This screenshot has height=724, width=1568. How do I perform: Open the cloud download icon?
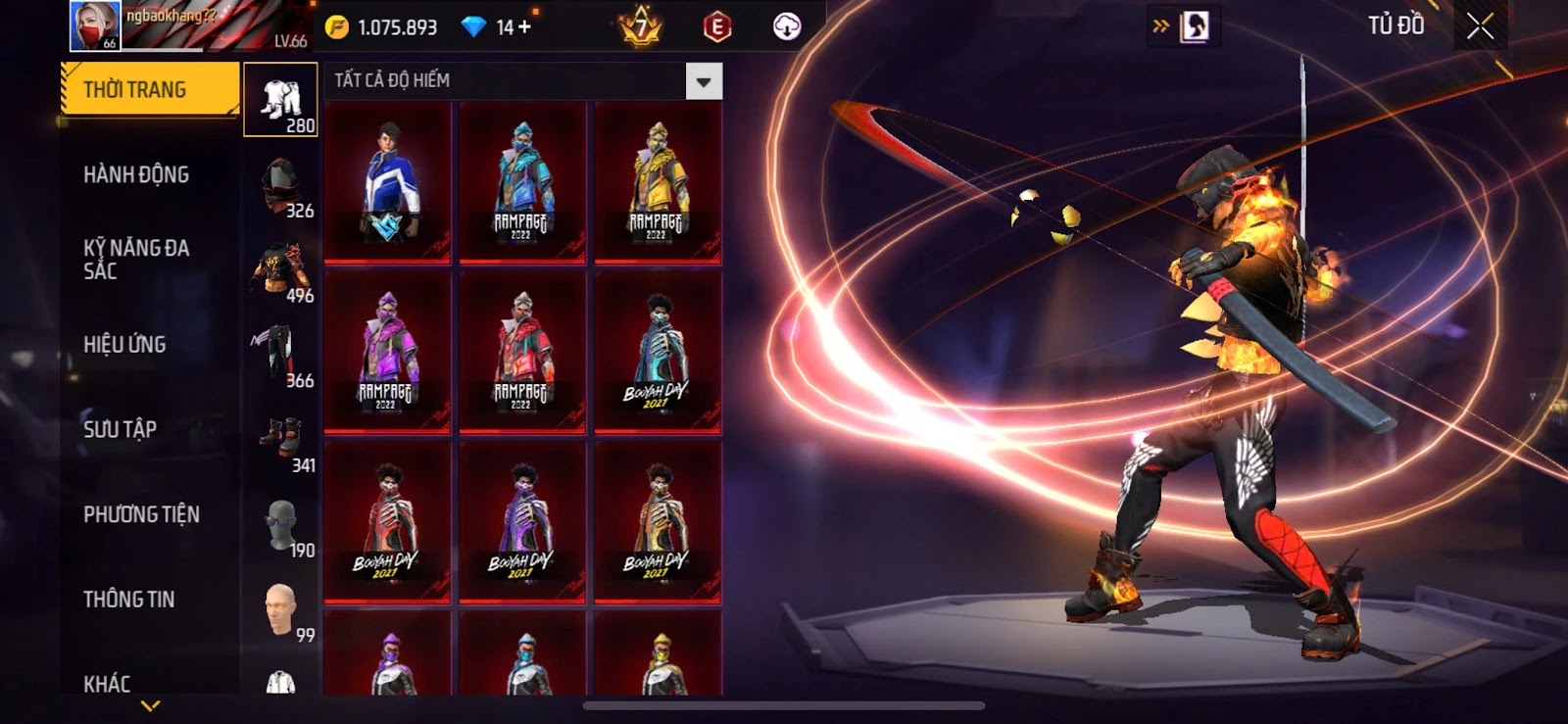[x=786, y=26]
